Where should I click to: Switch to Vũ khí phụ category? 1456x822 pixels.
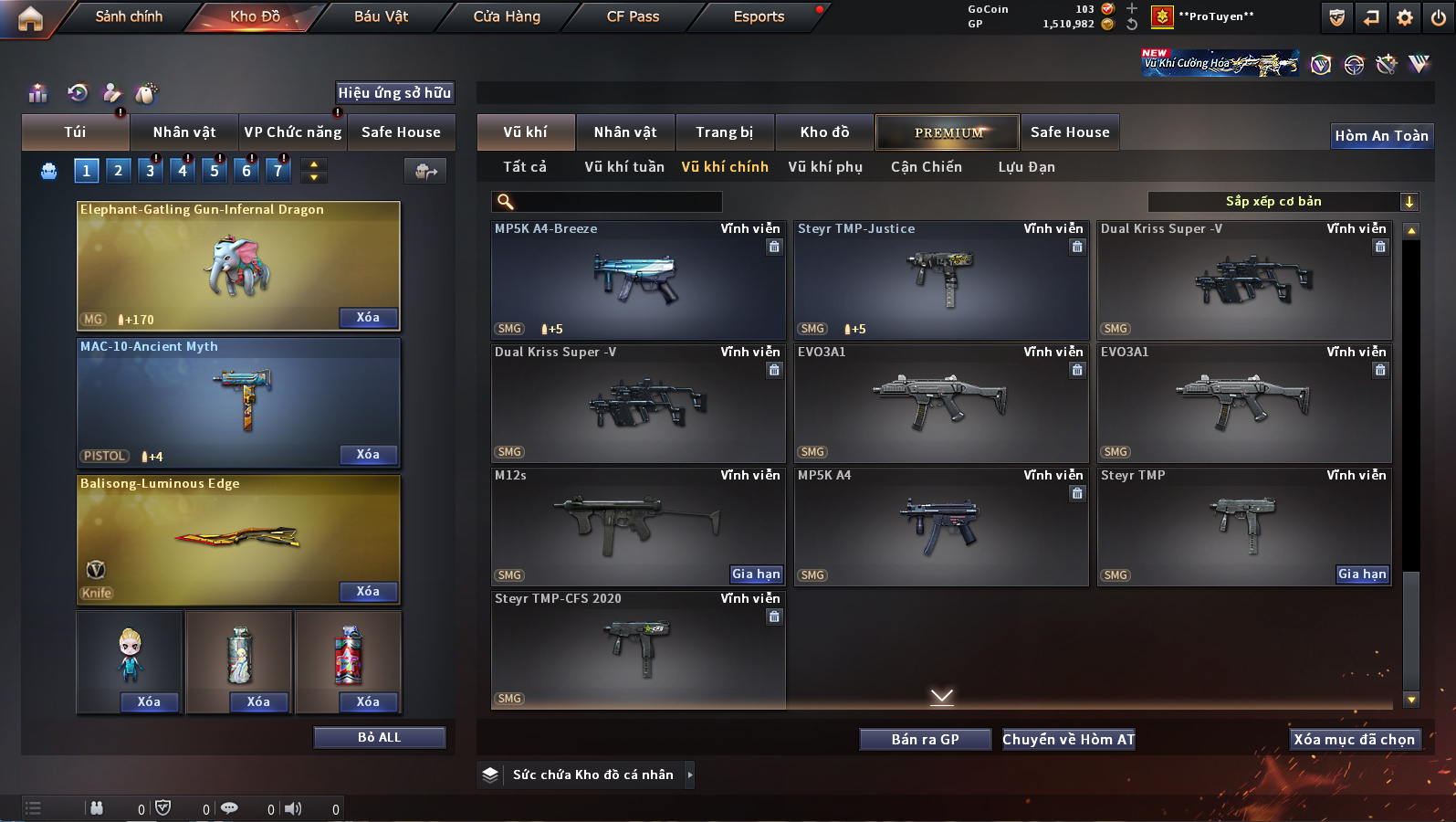coord(825,167)
